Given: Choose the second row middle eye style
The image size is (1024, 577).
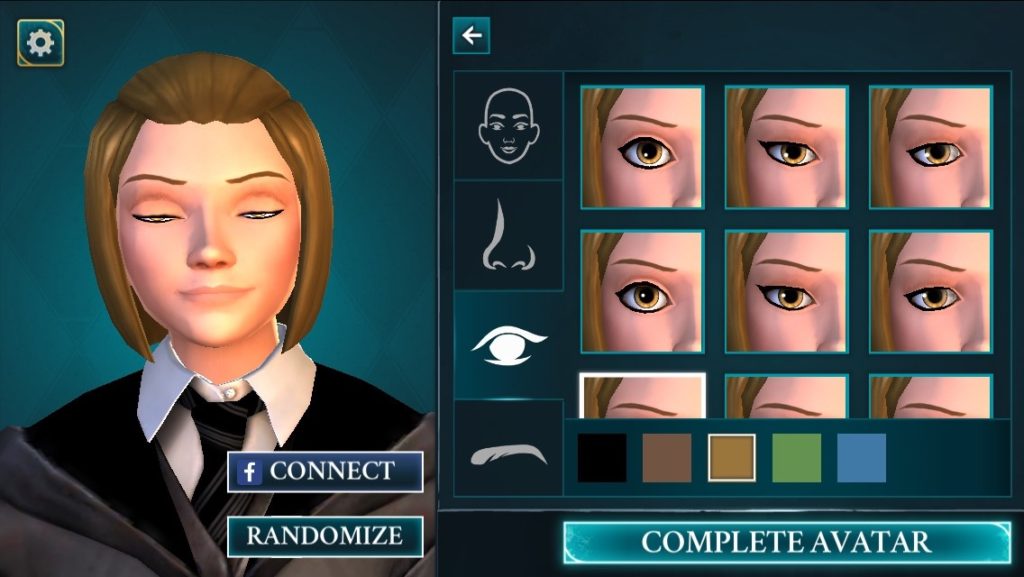Looking at the screenshot, I should pyautogui.click(x=786, y=292).
